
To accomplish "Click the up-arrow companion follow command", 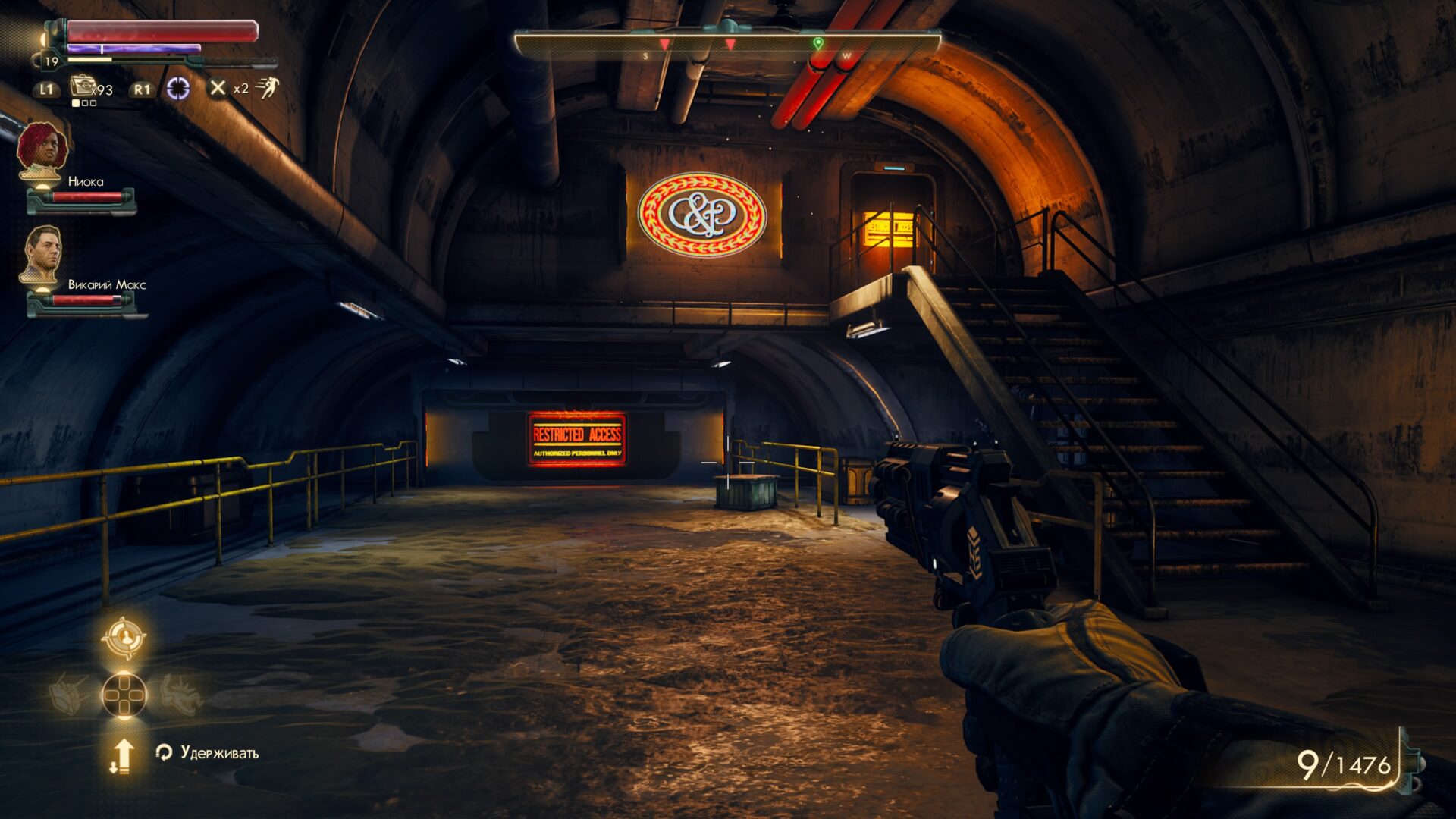I will 122,755.
